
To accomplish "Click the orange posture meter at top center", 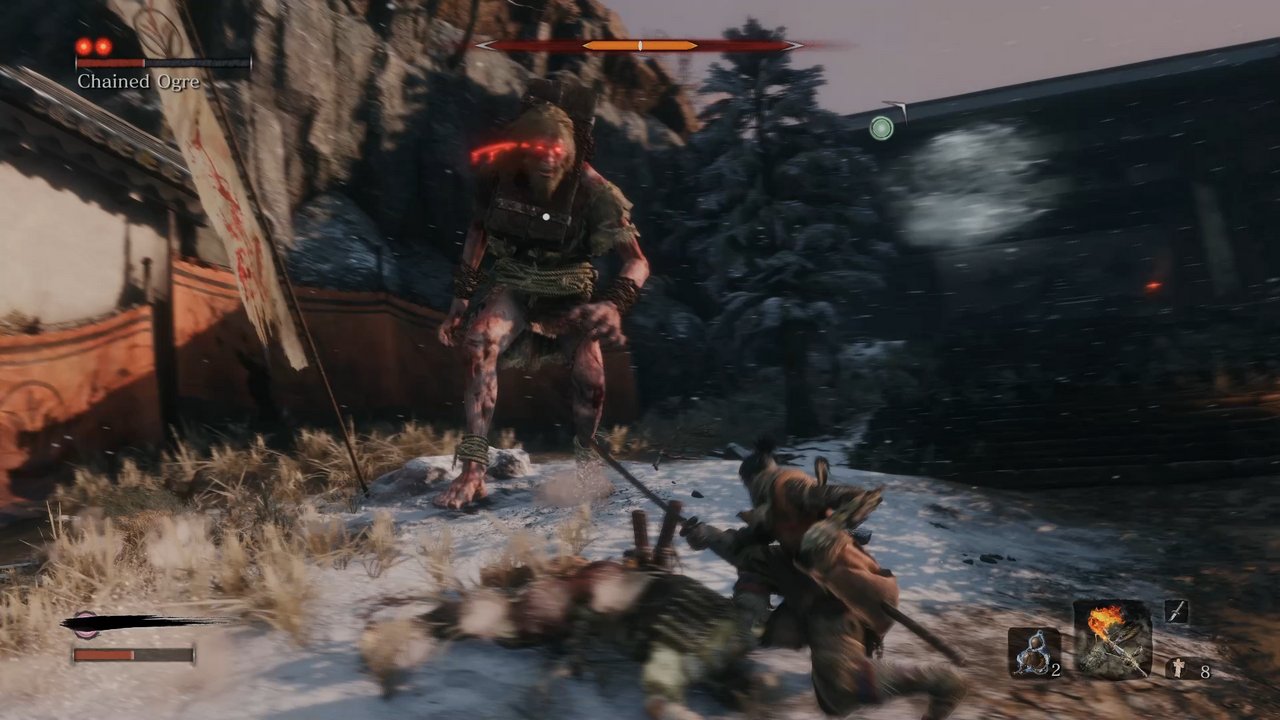I will (640, 44).
